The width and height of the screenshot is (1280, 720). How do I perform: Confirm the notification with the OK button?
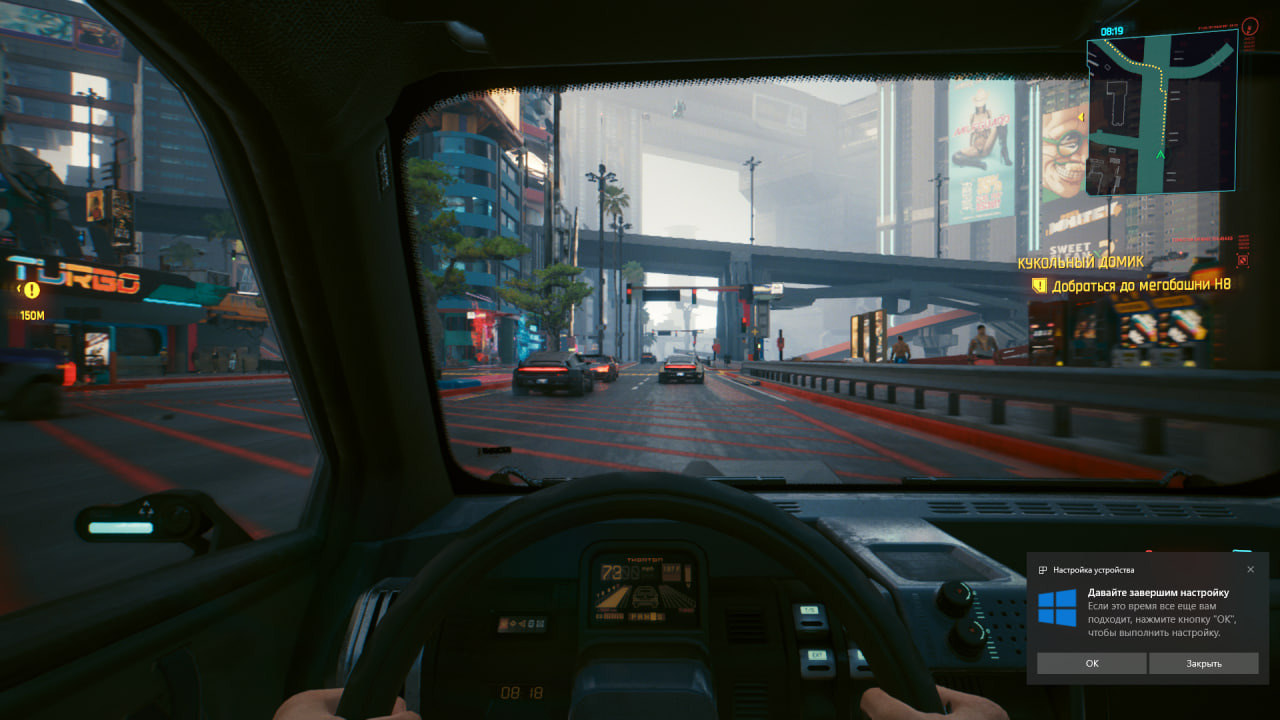(1091, 663)
